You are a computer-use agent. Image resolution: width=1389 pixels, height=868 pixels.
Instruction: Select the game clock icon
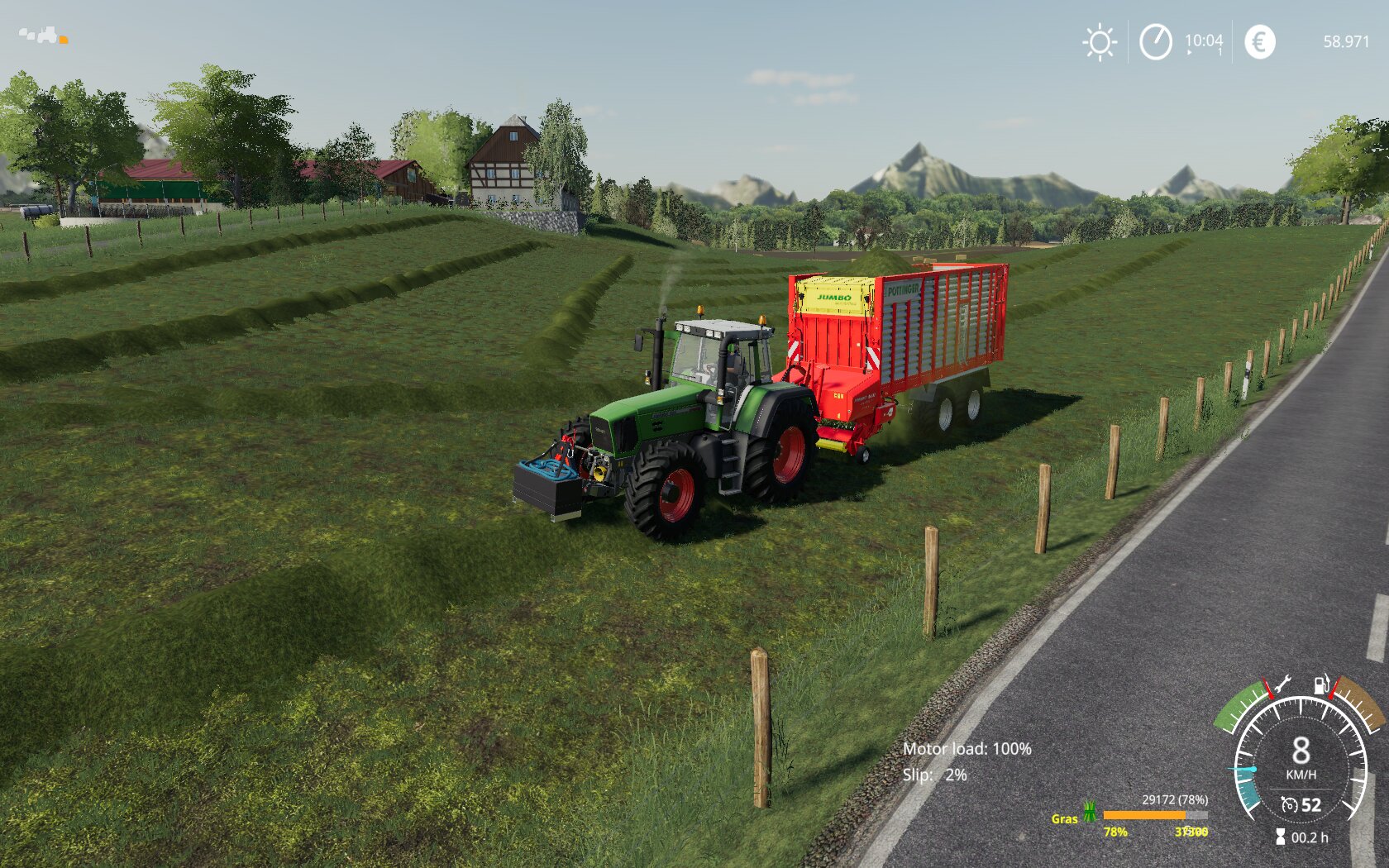[x=1155, y=41]
